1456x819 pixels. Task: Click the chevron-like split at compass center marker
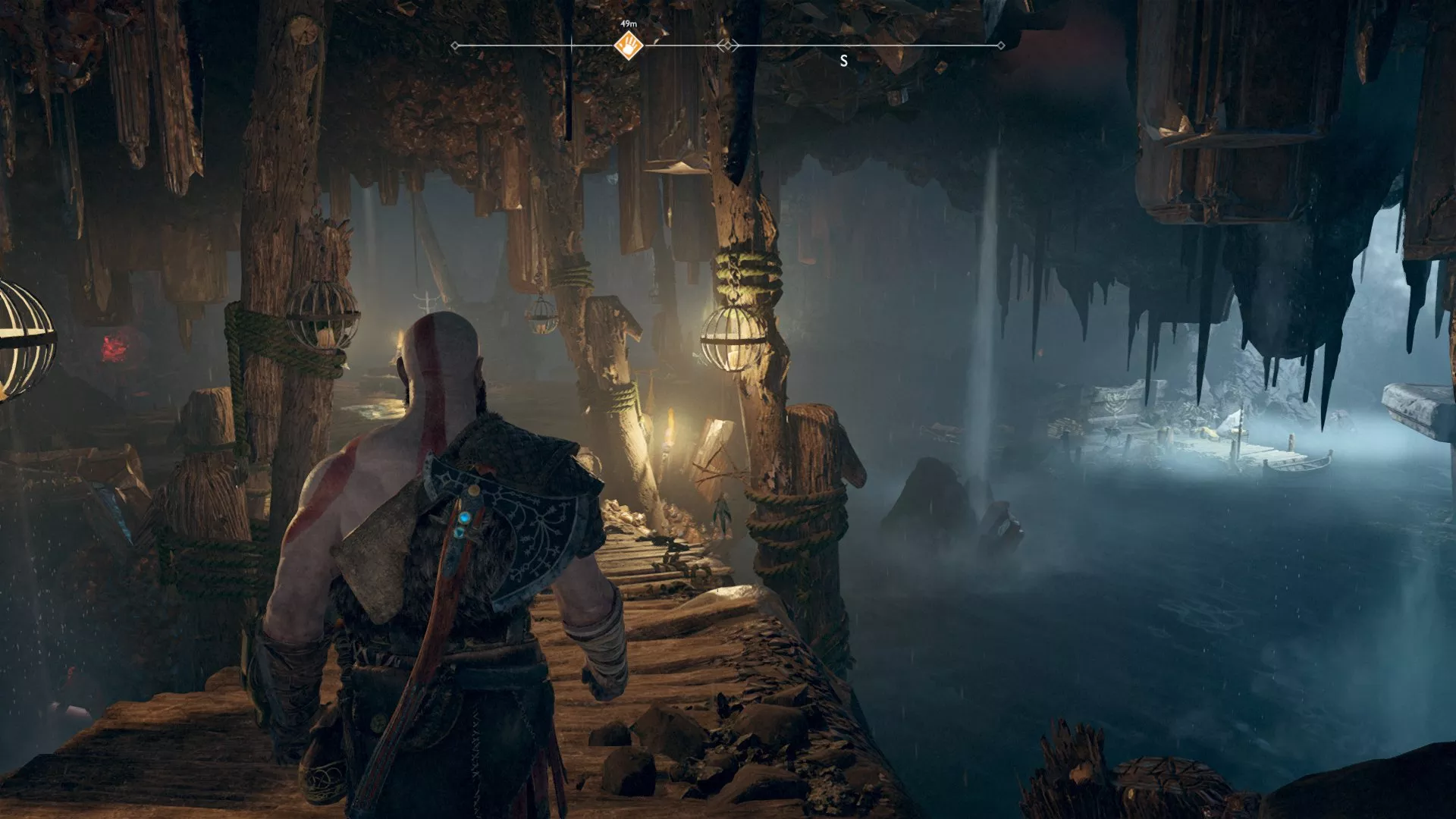click(x=728, y=45)
